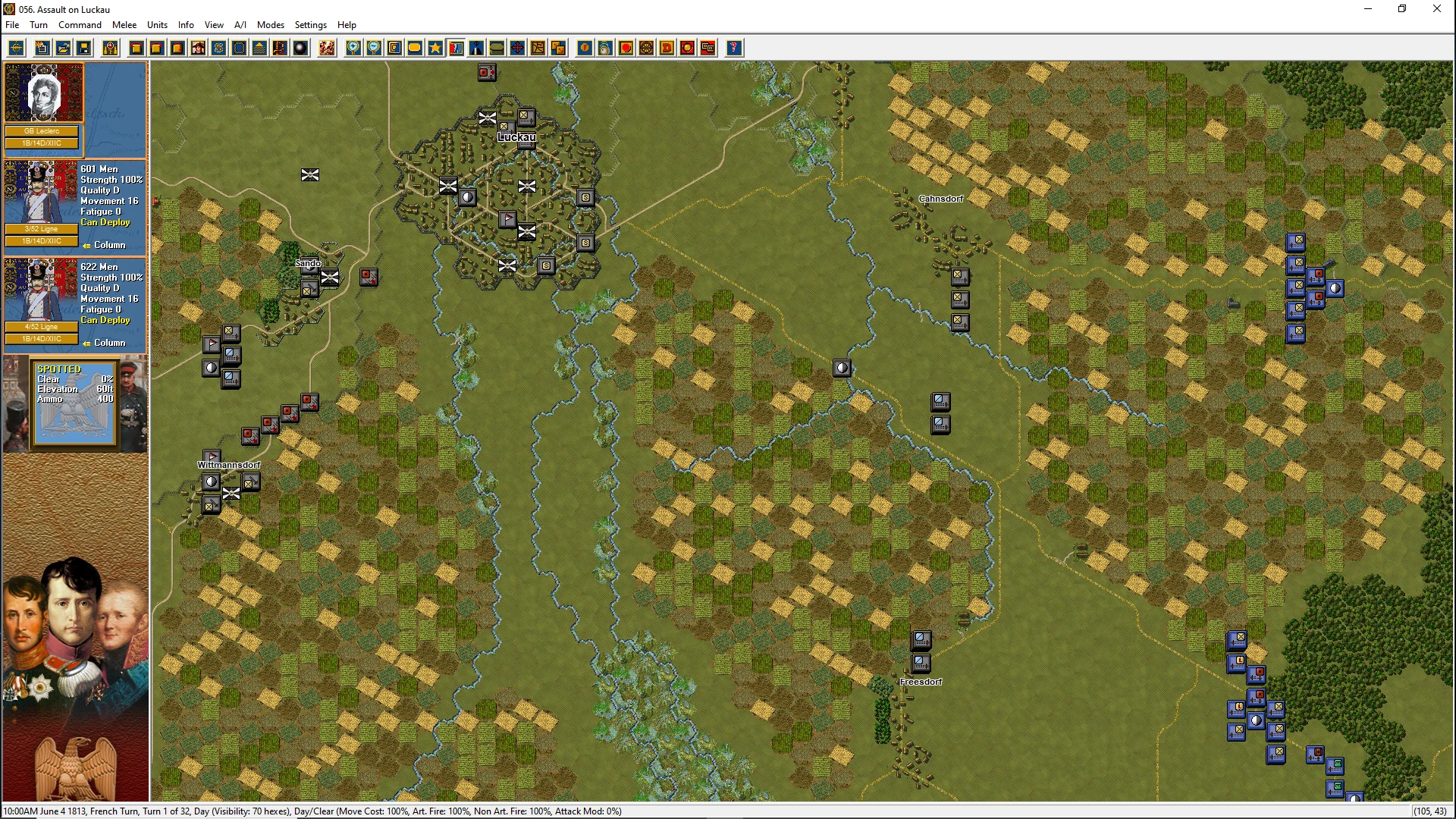Click the yellow star toolbar button
1456x819 pixels.
pos(435,49)
